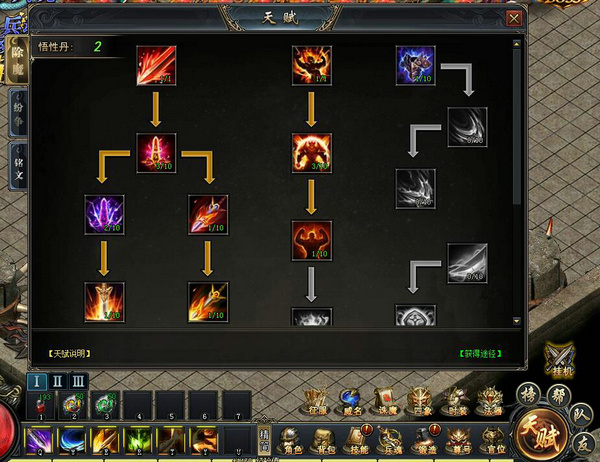Close the 天赋 talent window
This screenshot has height=462, width=600.
point(514,18)
